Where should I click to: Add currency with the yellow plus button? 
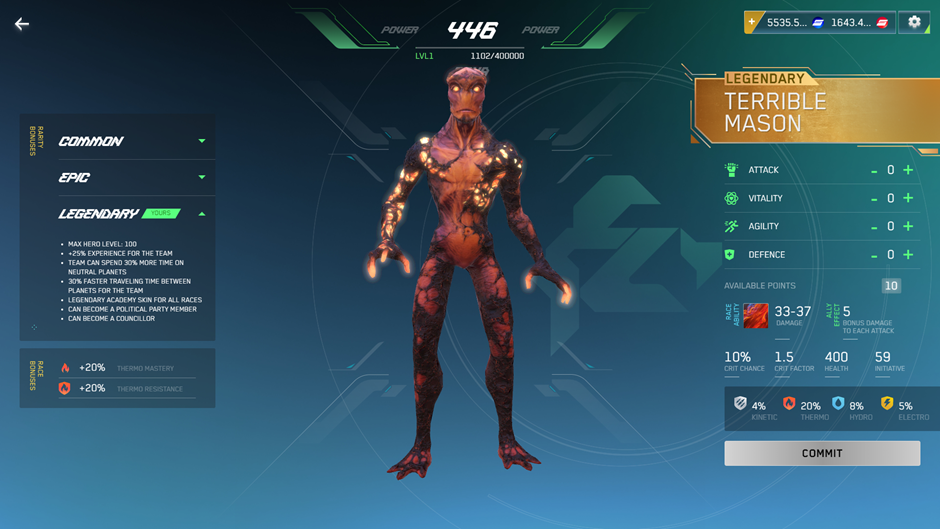(752, 22)
